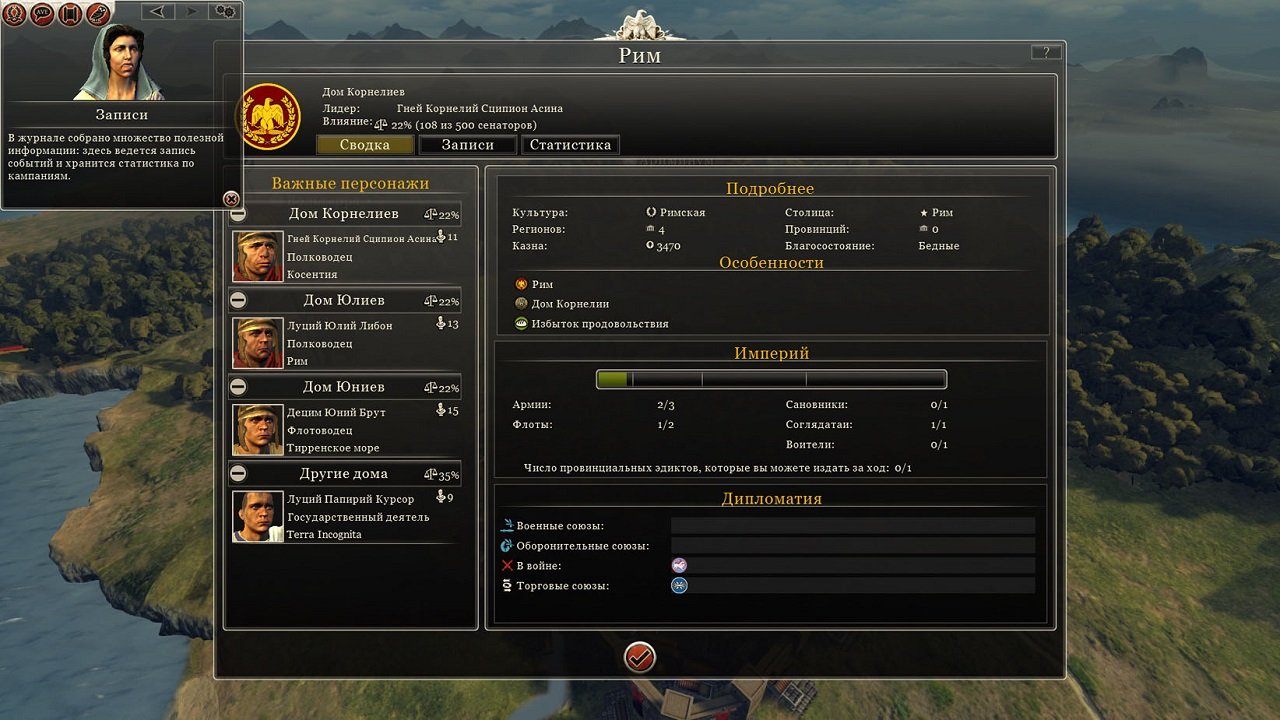The width and height of the screenshot is (1280, 720).
Task: Dismiss the Записи tooltip with its X toggle
Action: point(230,196)
